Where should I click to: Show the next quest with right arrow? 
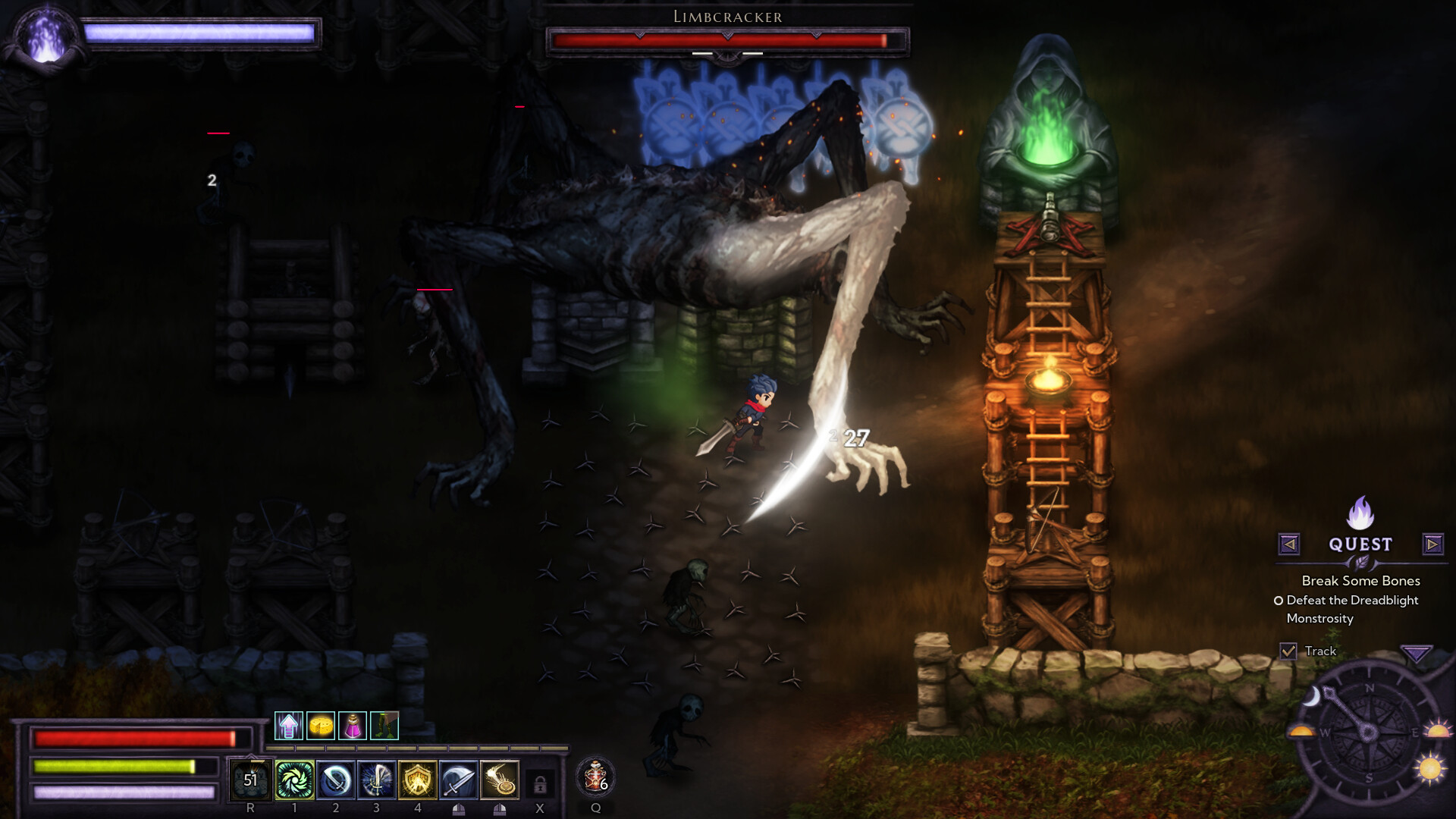pyautogui.click(x=1432, y=544)
